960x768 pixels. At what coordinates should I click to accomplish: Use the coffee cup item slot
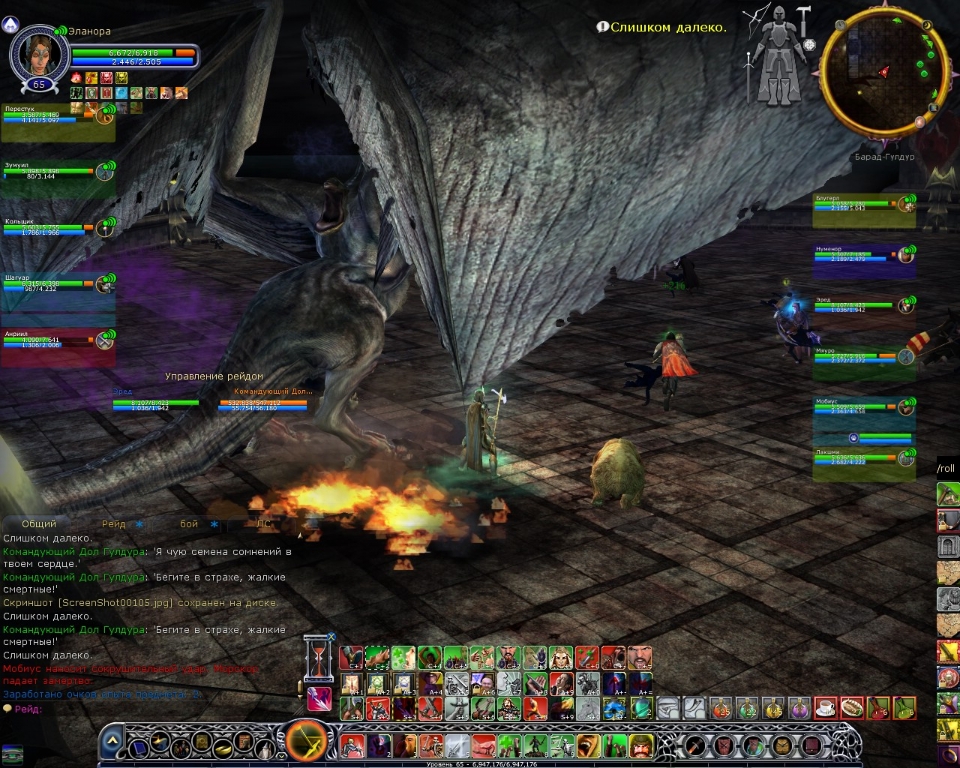pyautogui.click(x=826, y=708)
